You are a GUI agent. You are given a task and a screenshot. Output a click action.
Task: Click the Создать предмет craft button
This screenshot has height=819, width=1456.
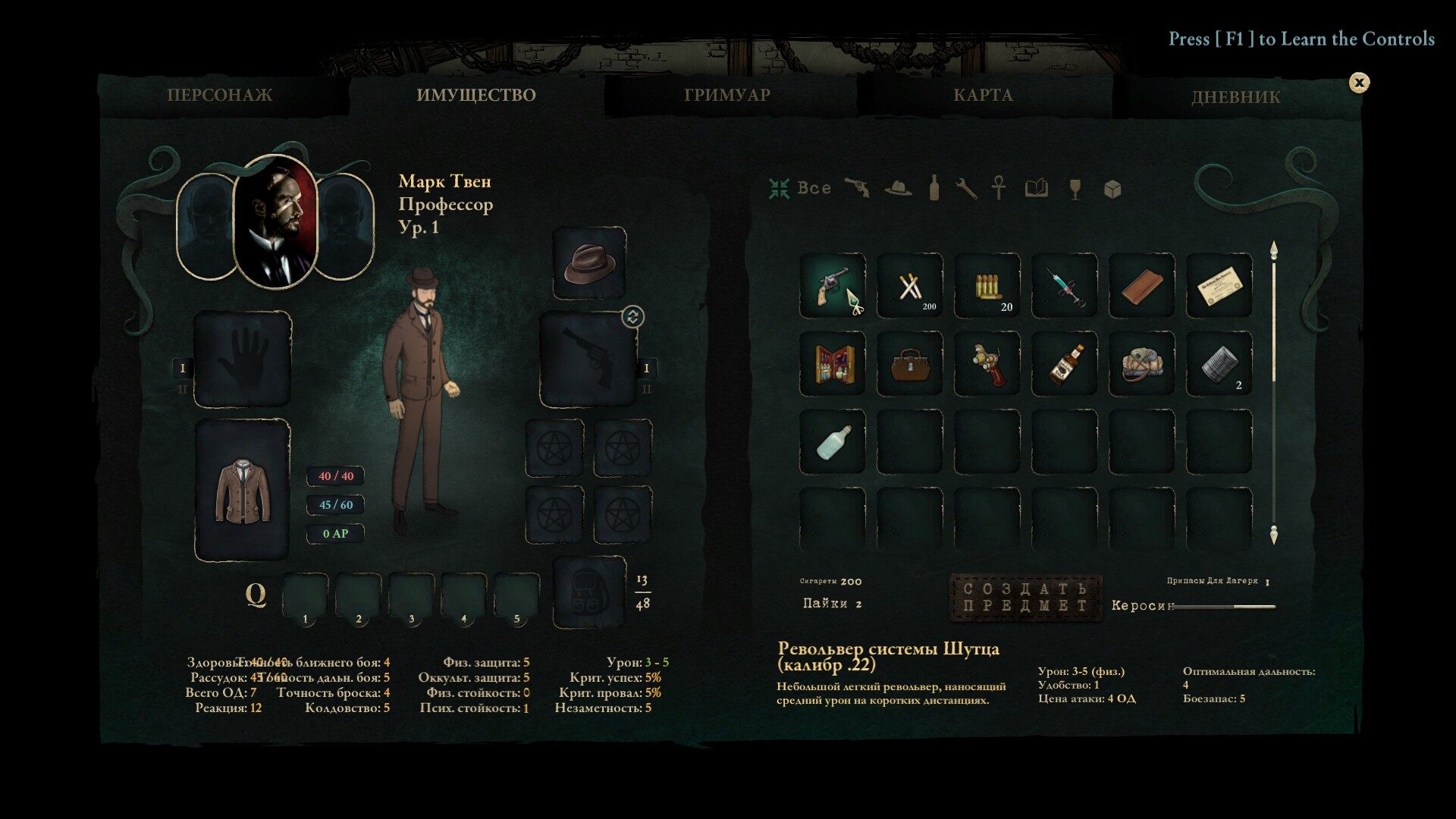1025,597
